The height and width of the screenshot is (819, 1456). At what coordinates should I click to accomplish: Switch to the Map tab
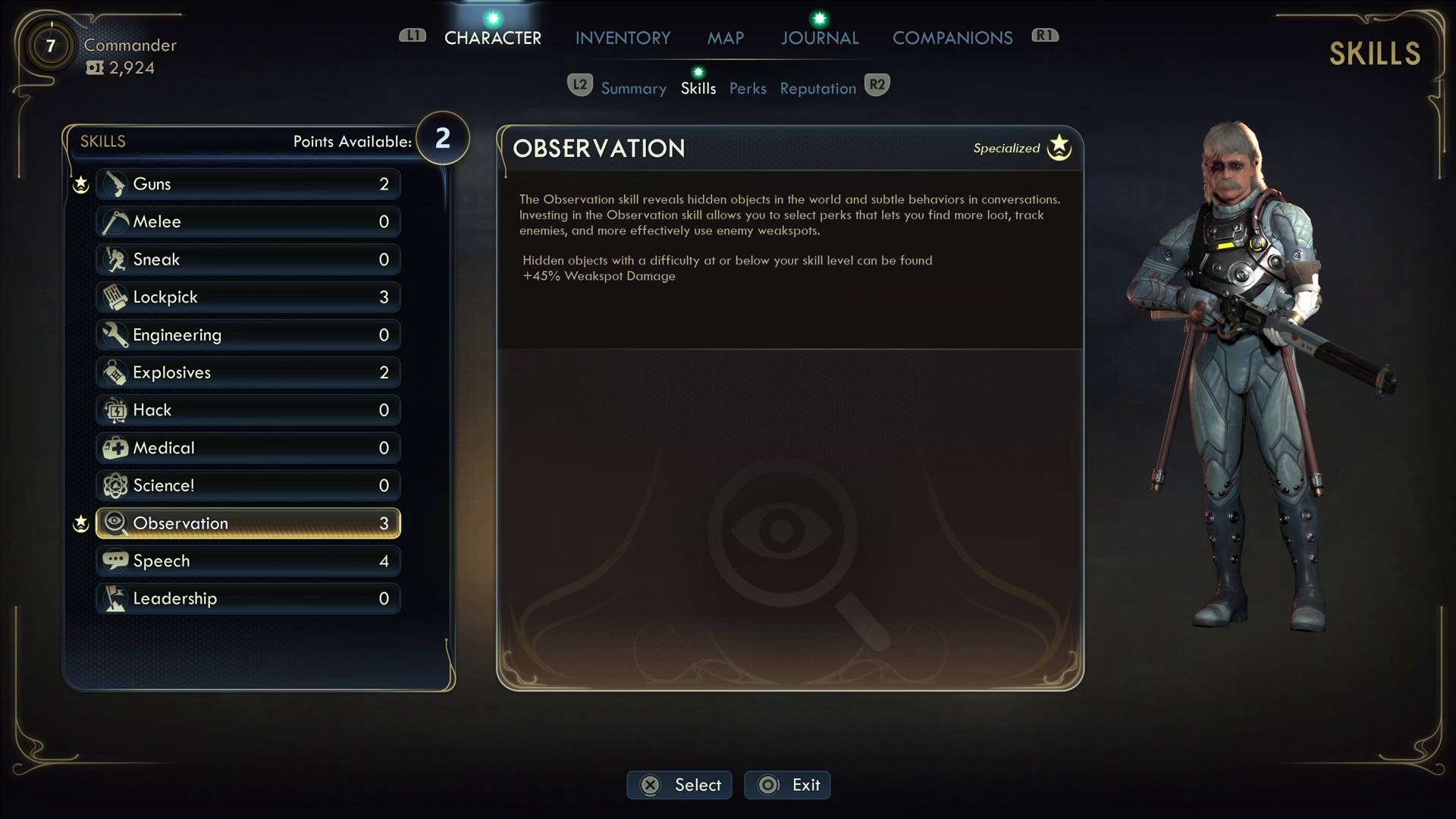pos(725,38)
